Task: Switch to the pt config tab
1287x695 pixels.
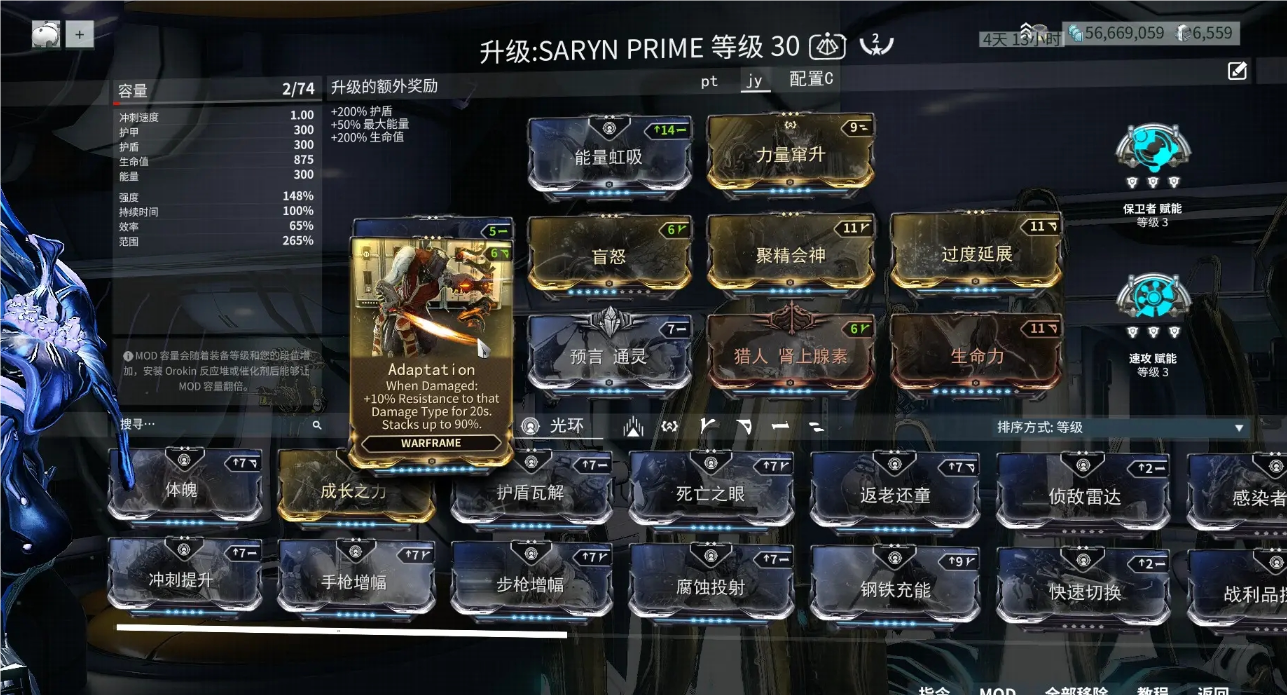Action: point(709,81)
